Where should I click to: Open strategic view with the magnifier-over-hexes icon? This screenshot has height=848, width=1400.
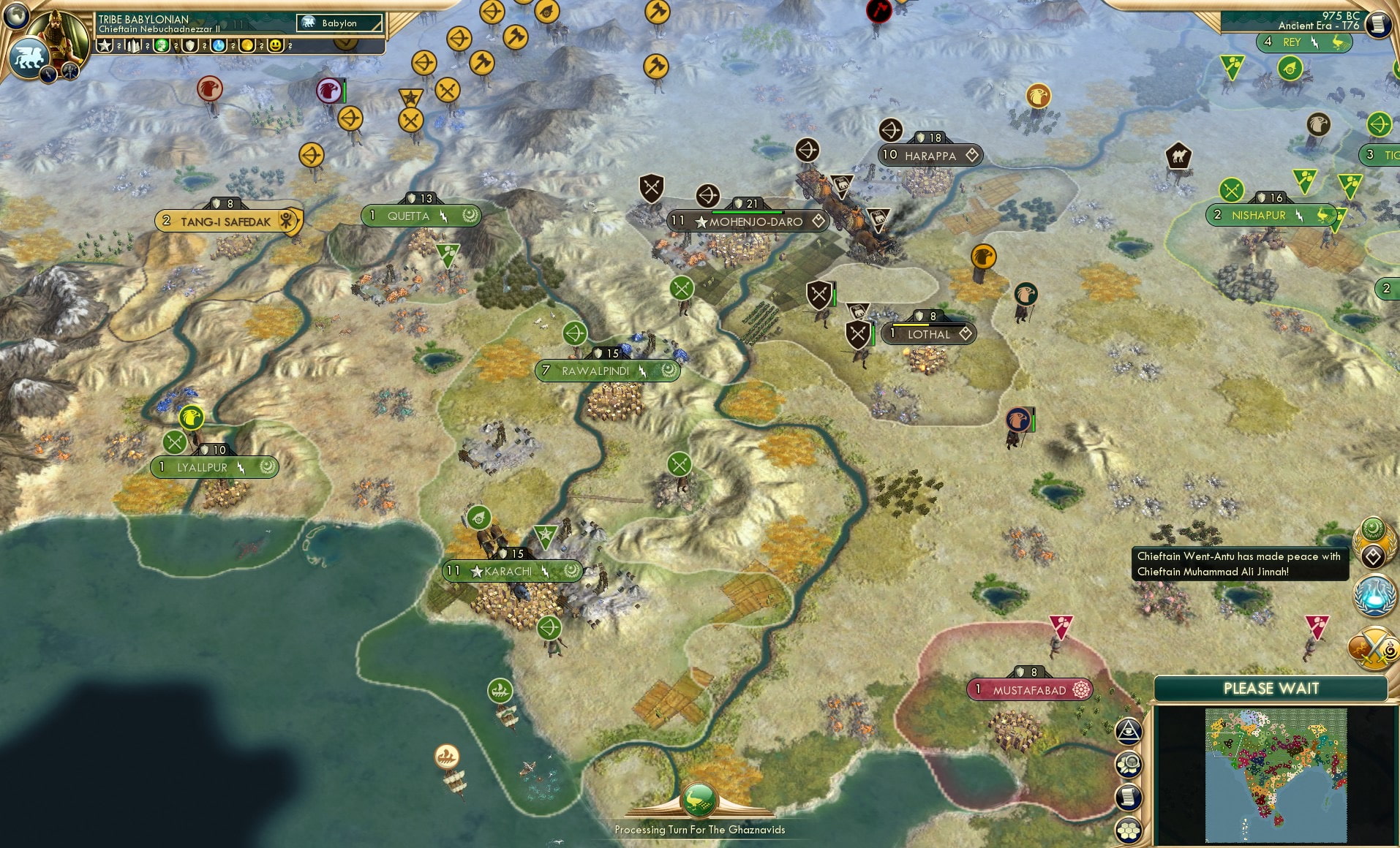coord(1129,763)
